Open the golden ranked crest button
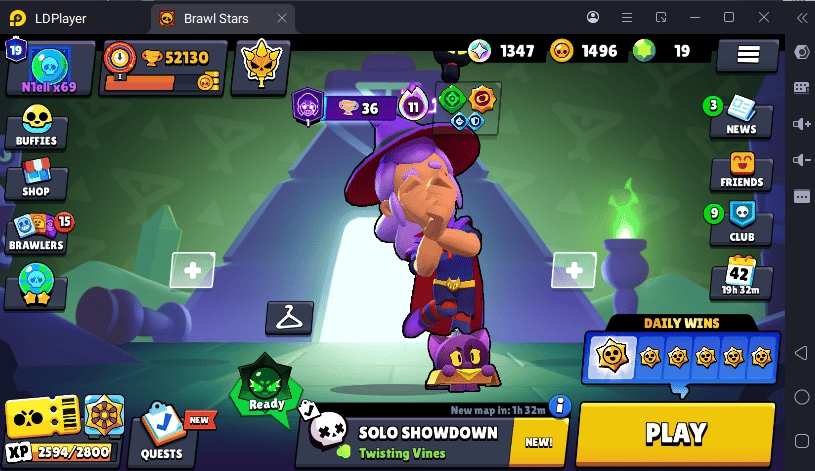Viewport: 815px width, 471px height. (x=260, y=66)
